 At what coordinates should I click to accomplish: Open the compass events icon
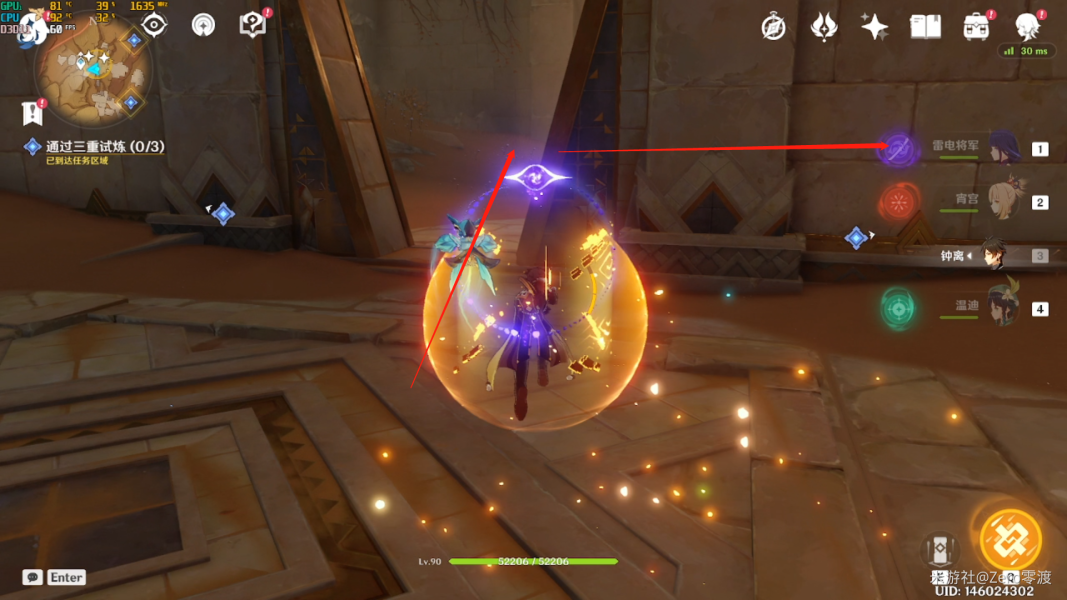[773, 27]
